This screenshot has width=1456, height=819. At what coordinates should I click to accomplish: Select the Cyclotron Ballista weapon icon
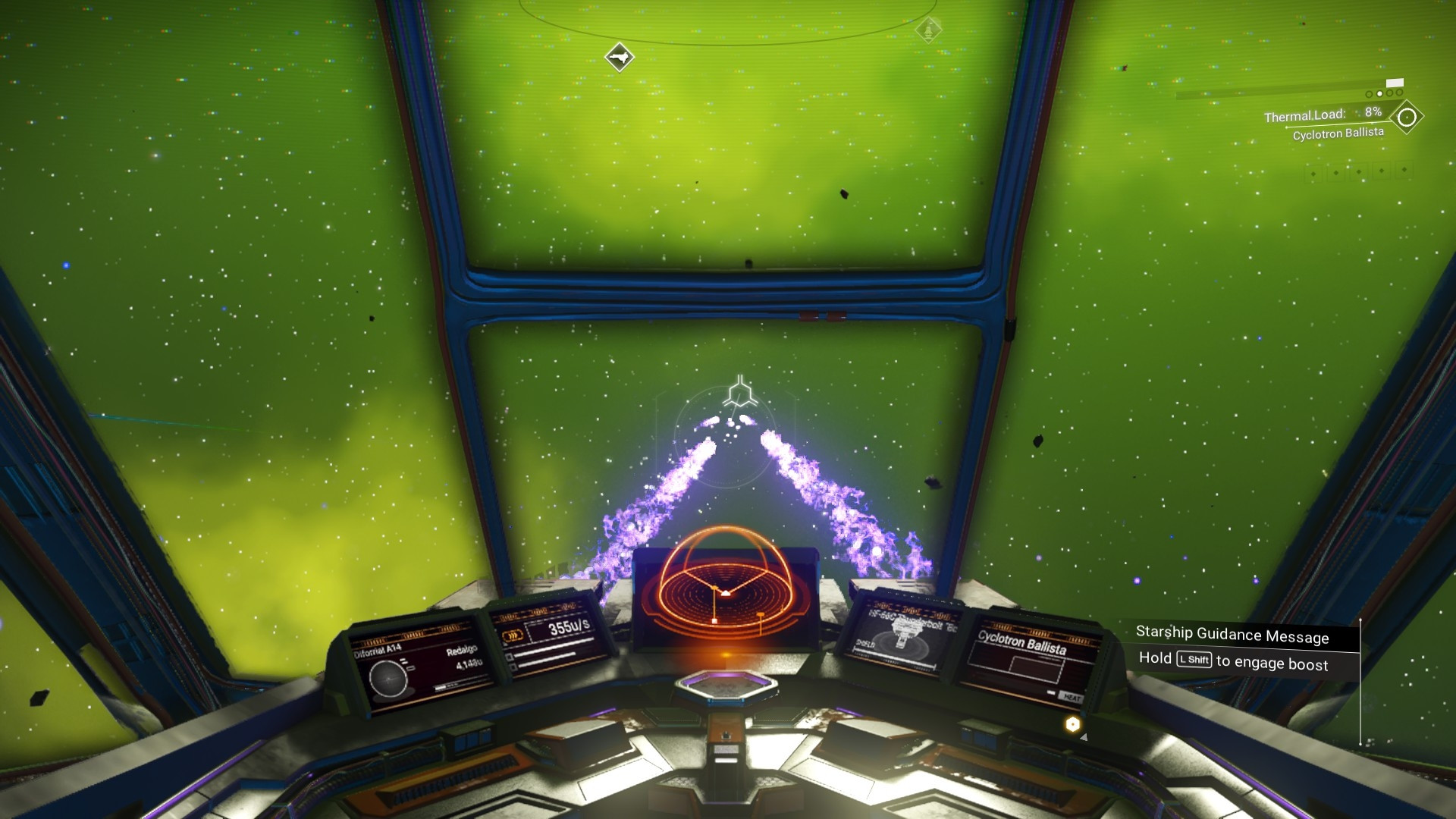tap(1407, 118)
